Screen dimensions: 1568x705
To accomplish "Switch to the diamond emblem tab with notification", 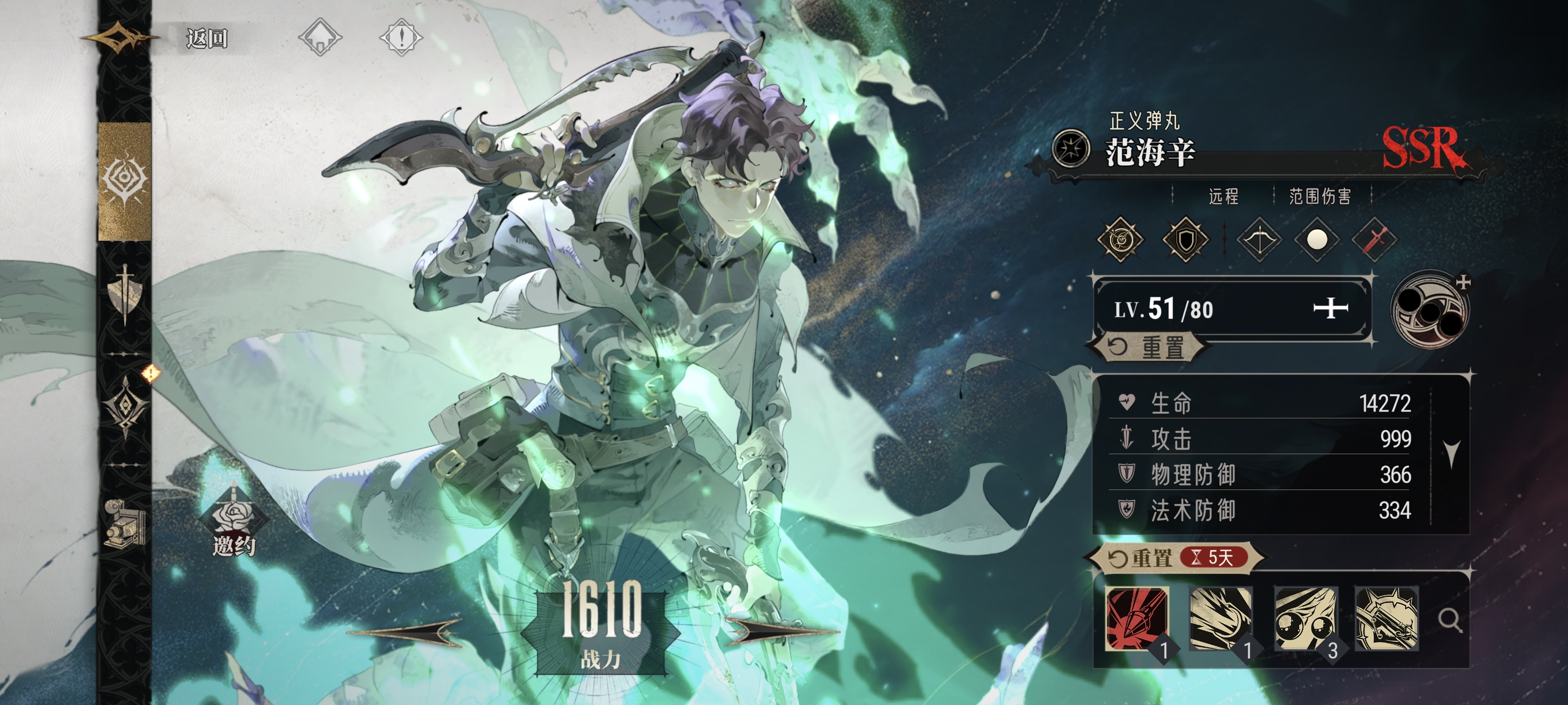I will pos(126,406).
